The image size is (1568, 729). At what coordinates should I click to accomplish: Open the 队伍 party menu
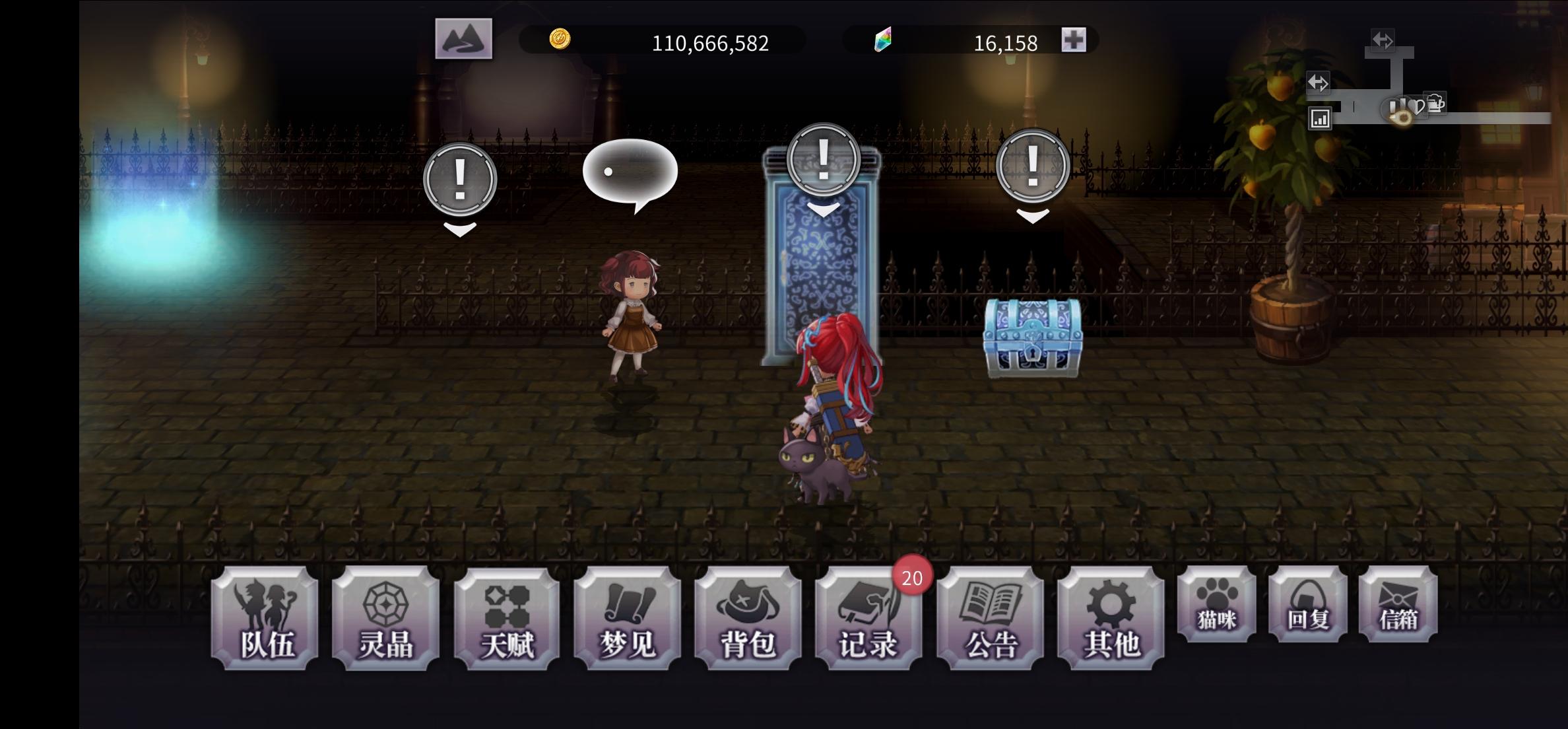click(266, 619)
